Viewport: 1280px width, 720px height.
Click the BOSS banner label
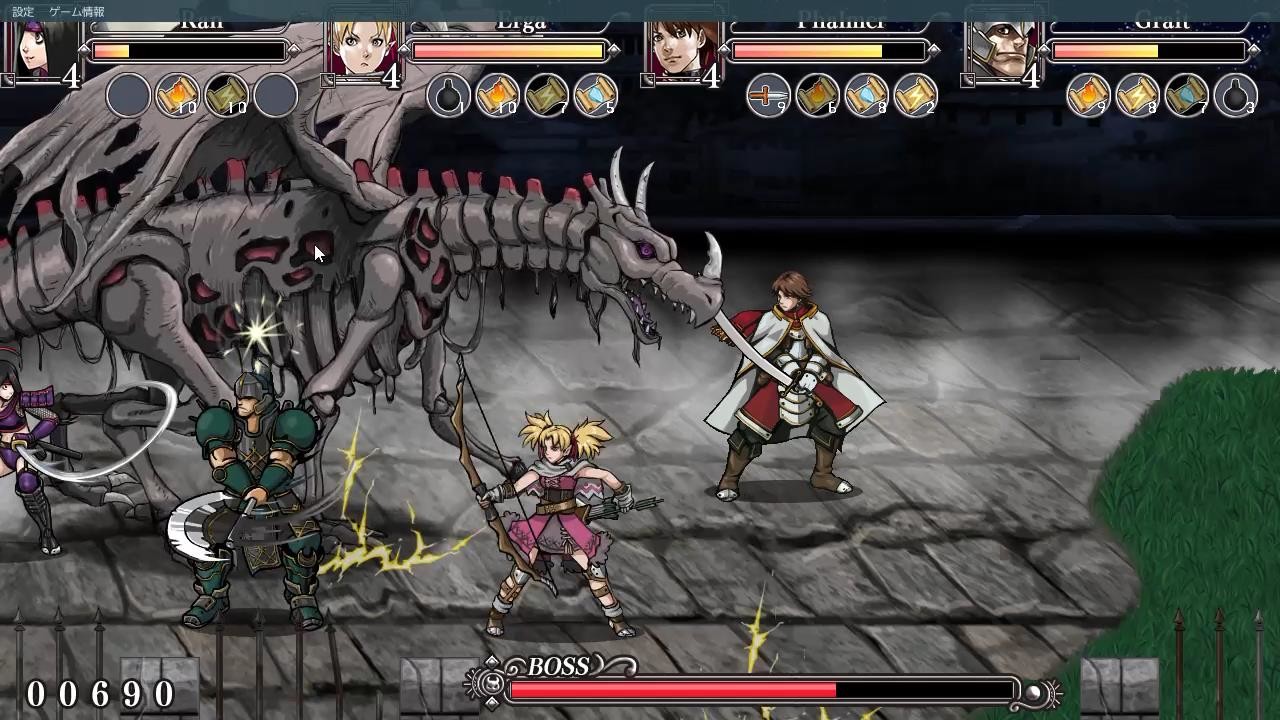558,666
